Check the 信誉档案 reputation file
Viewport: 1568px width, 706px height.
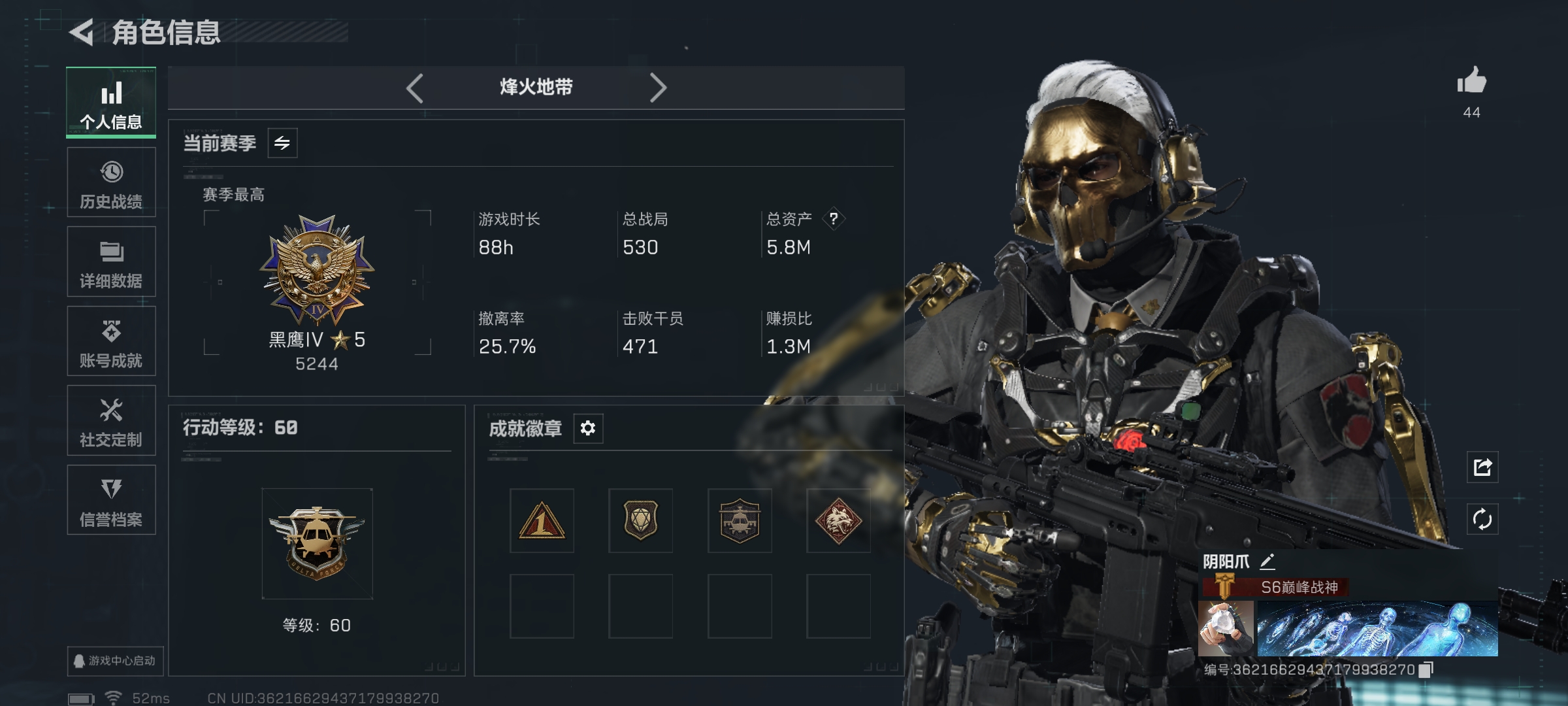point(111,500)
